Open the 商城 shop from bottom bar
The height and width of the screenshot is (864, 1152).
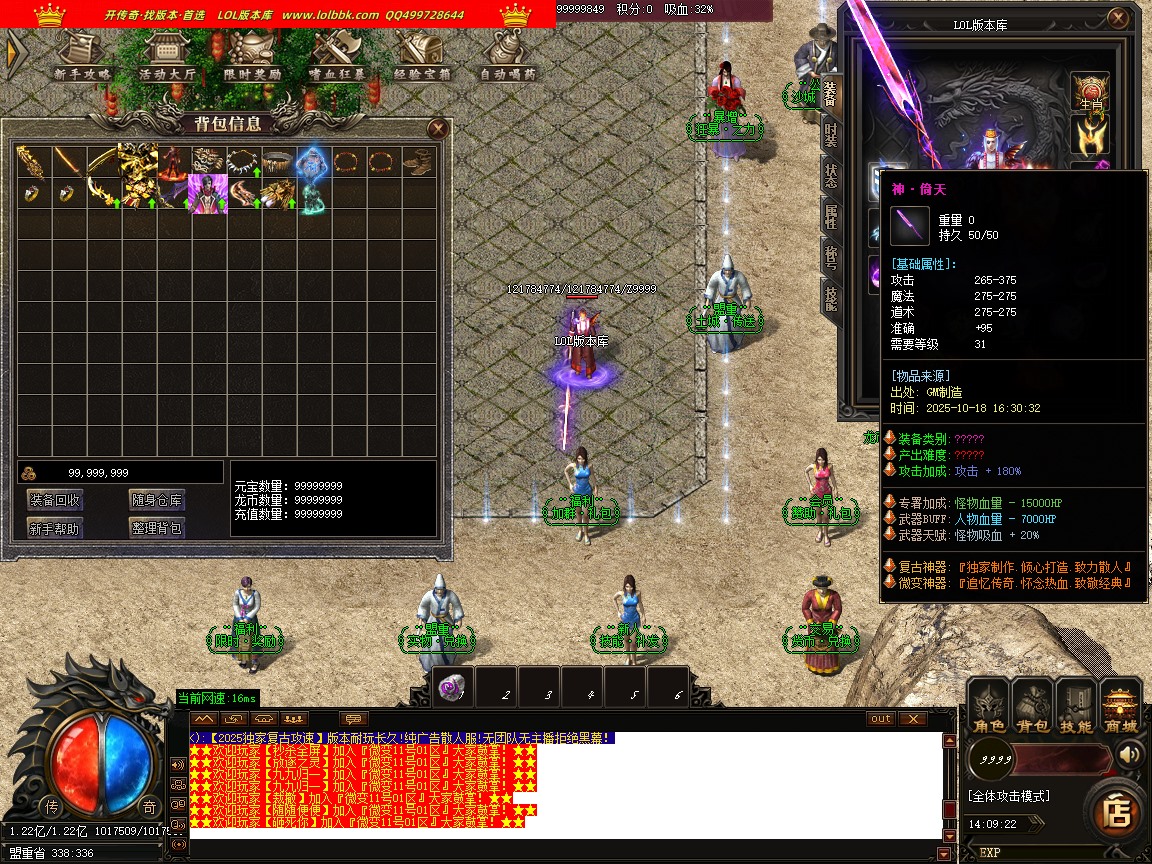[1120, 705]
